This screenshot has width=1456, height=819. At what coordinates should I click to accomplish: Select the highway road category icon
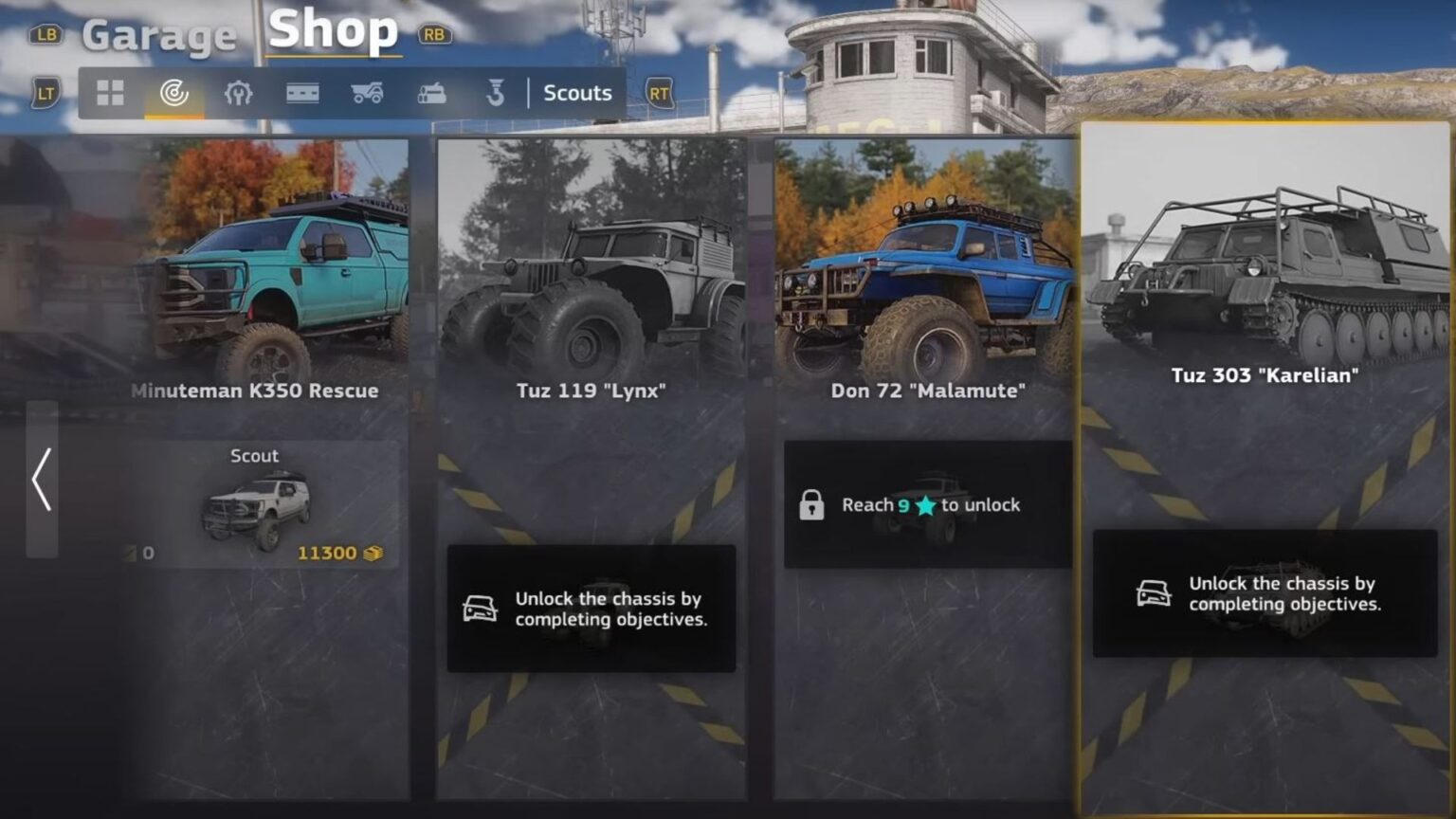304,92
